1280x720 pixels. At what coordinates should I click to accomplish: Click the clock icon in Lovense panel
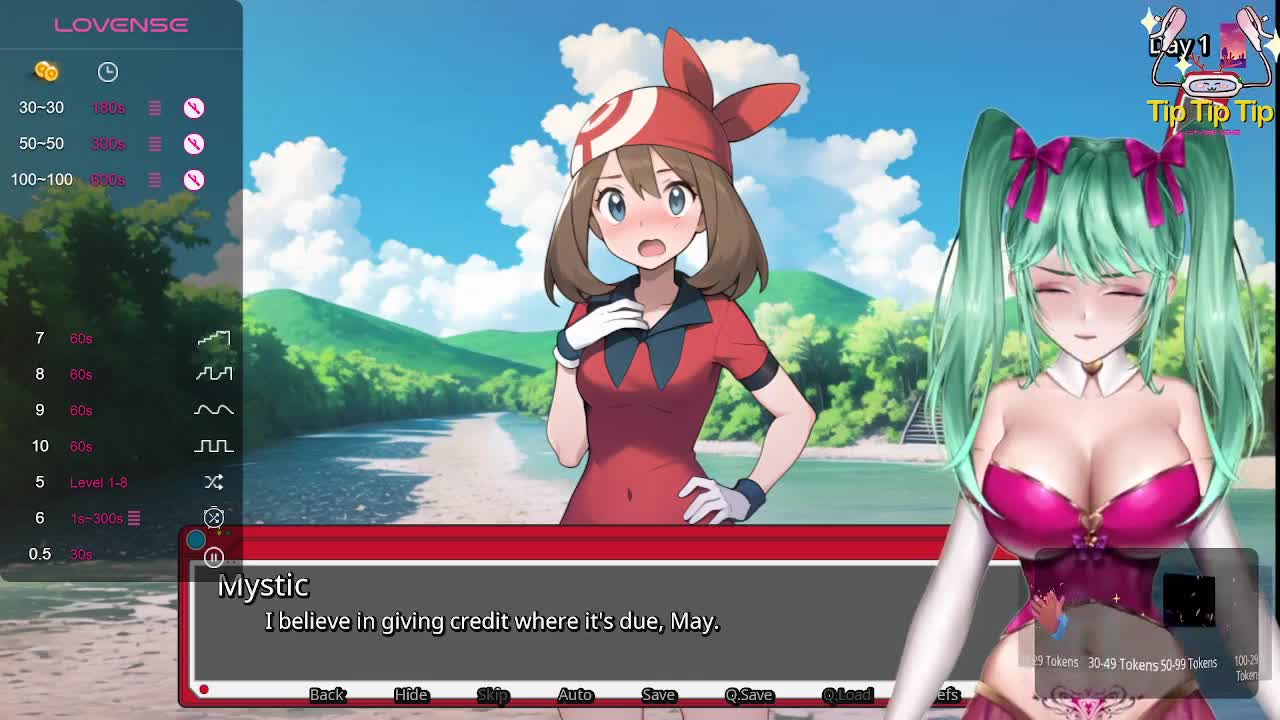(108, 71)
